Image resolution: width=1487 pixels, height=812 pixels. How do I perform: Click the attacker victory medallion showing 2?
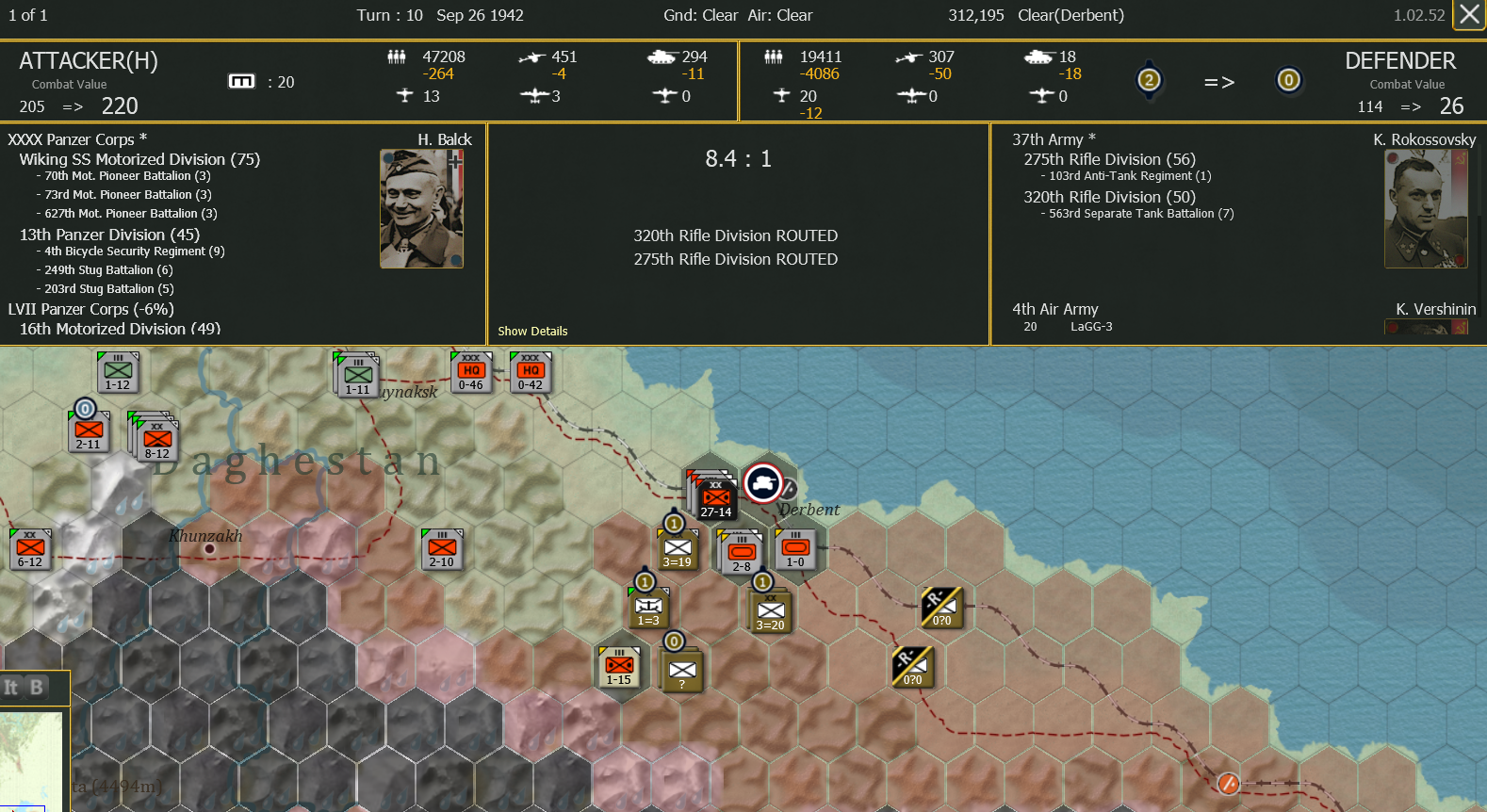(x=1150, y=81)
